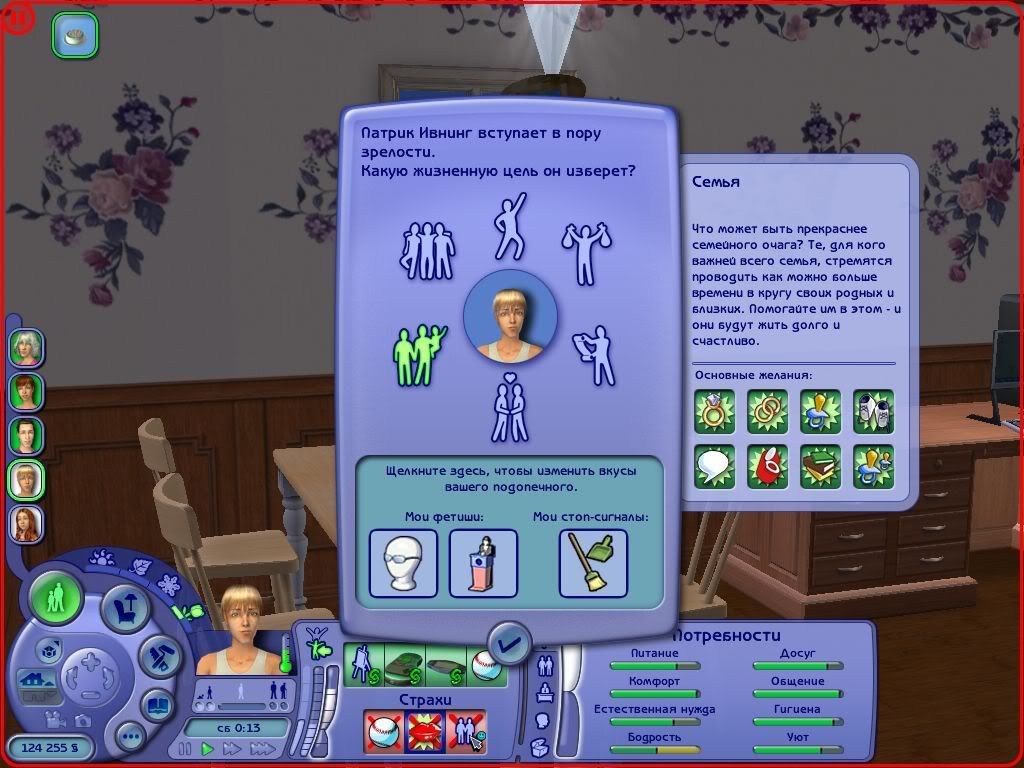Change the broom and dustpan turn-off
Viewport: 1024px width, 768px height.
click(593, 563)
